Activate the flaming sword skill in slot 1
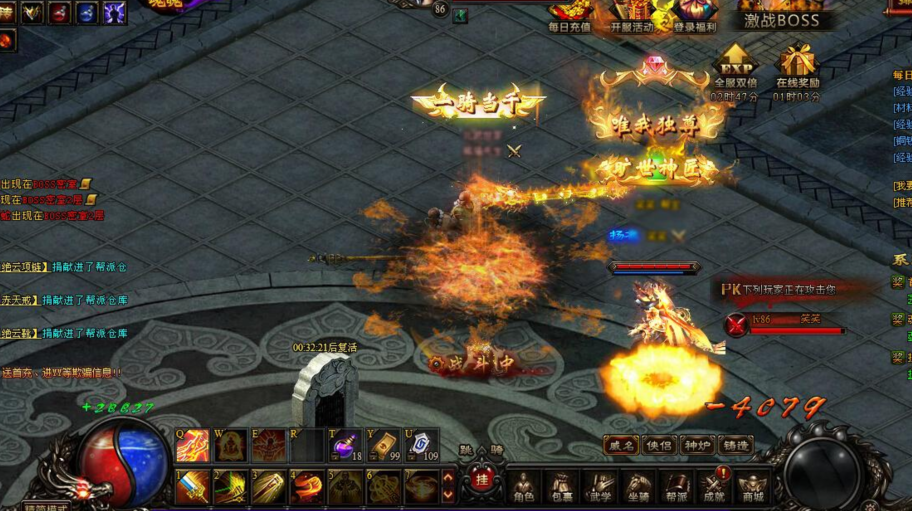The height and width of the screenshot is (511, 912). pyautogui.click(x=193, y=487)
